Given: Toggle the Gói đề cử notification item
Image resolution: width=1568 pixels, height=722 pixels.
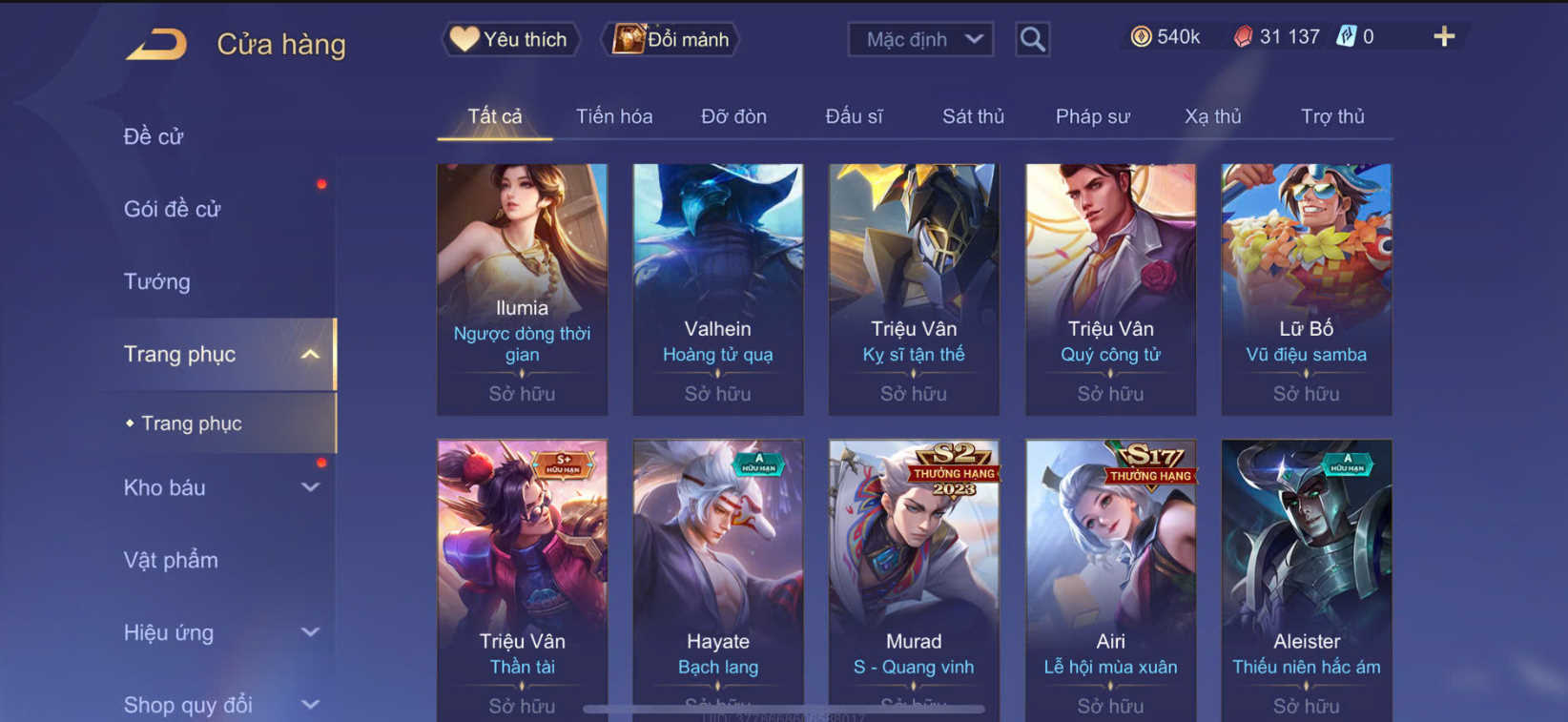Looking at the screenshot, I should pos(174,208).
